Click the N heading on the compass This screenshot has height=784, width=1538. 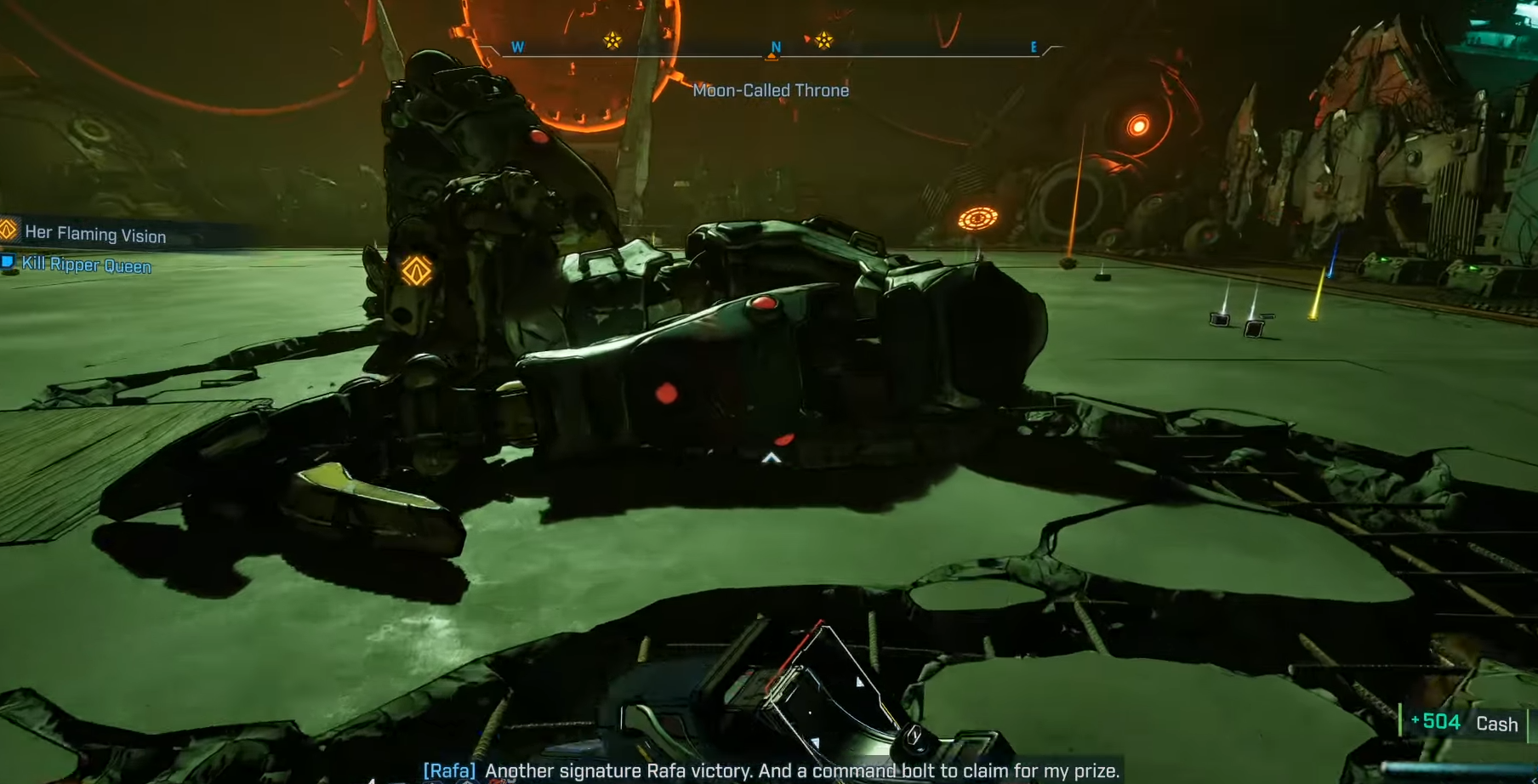pos(775,48)
